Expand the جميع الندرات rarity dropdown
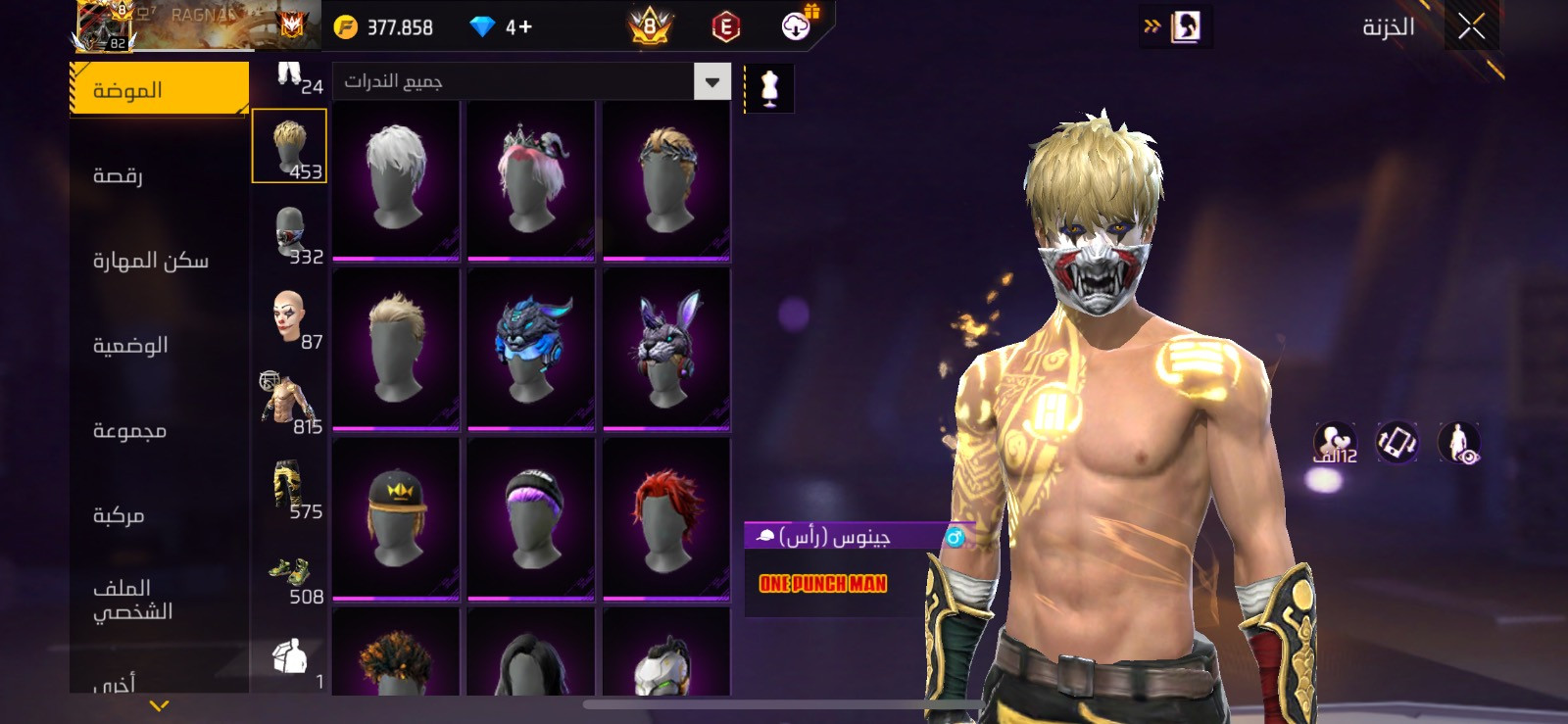Screen dimensions: 1568x724 click(x=712, y=81)
